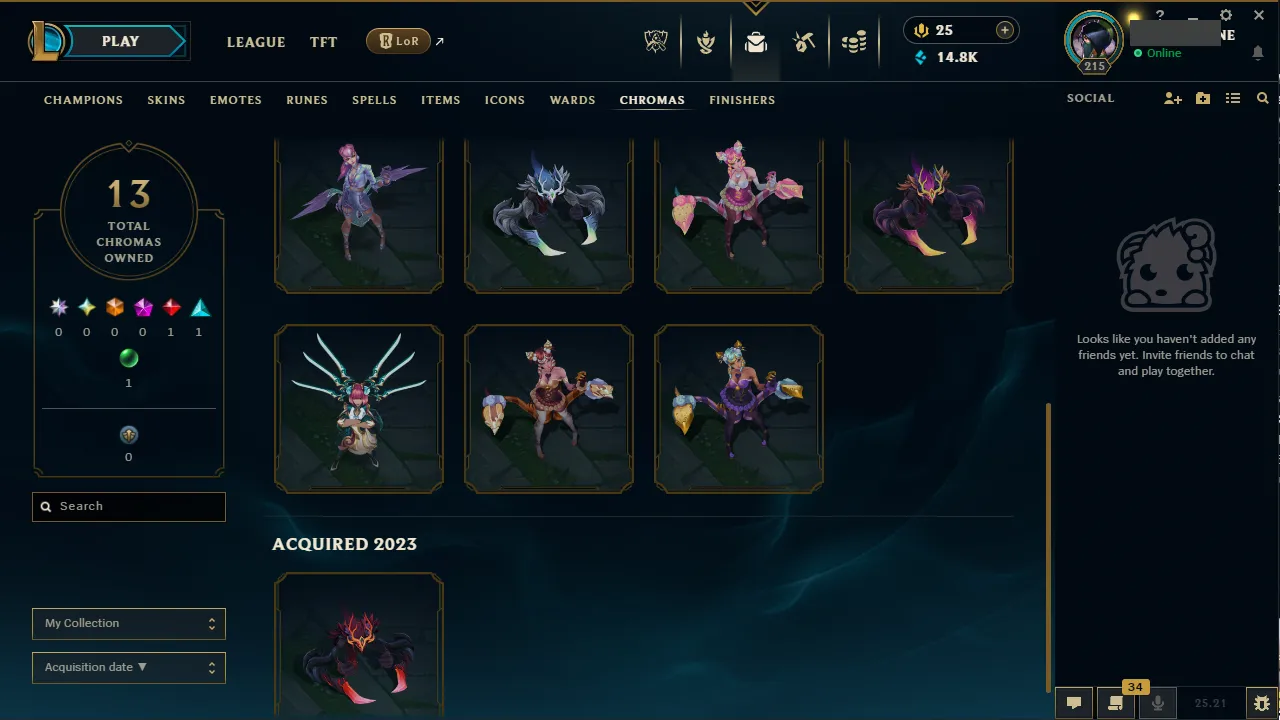The width and height of the screenshot is (1280, 720).
Task: Open Esports via the Worlds trophy icon
Action: point(655,41)
